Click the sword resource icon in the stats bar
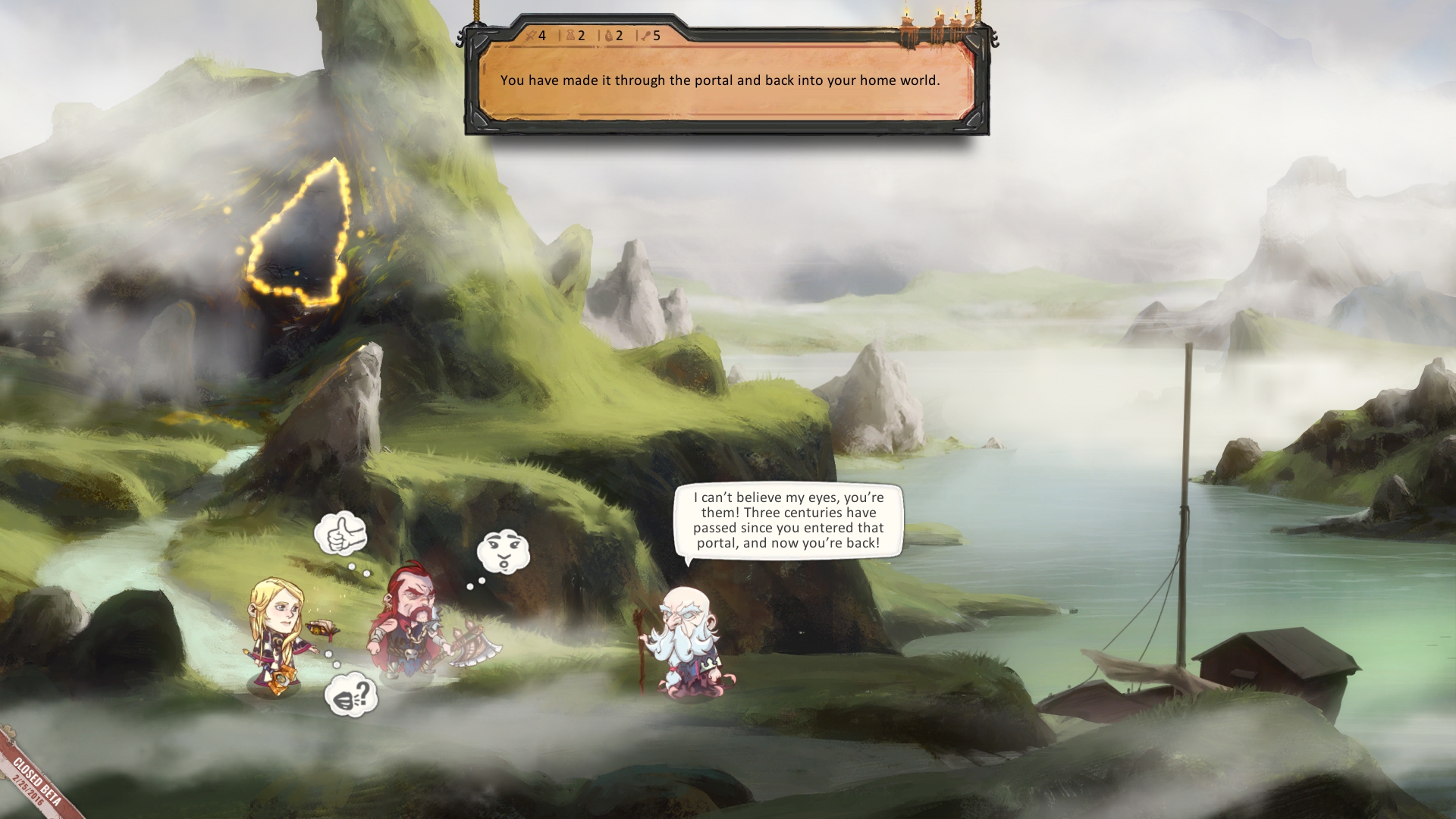Screen dimensions: 1456x819 pos(531,35)
